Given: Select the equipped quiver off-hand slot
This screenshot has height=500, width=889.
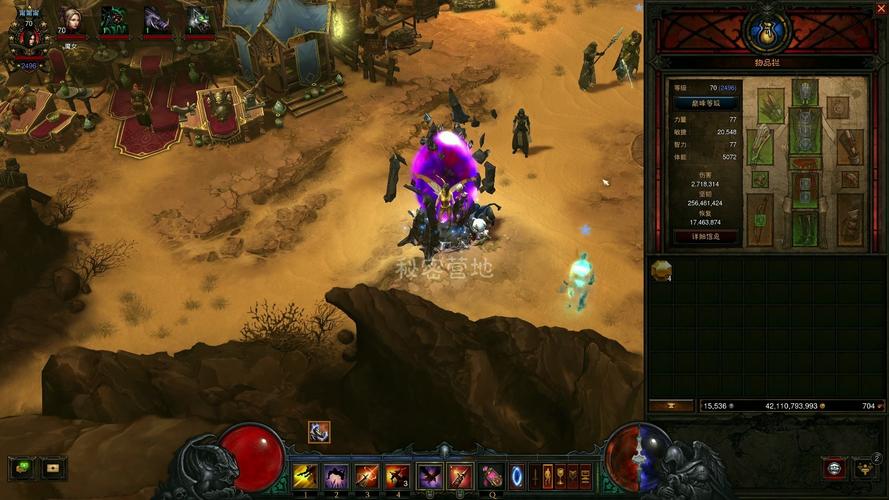Looking at the screenshot, I should pos(850,220).
